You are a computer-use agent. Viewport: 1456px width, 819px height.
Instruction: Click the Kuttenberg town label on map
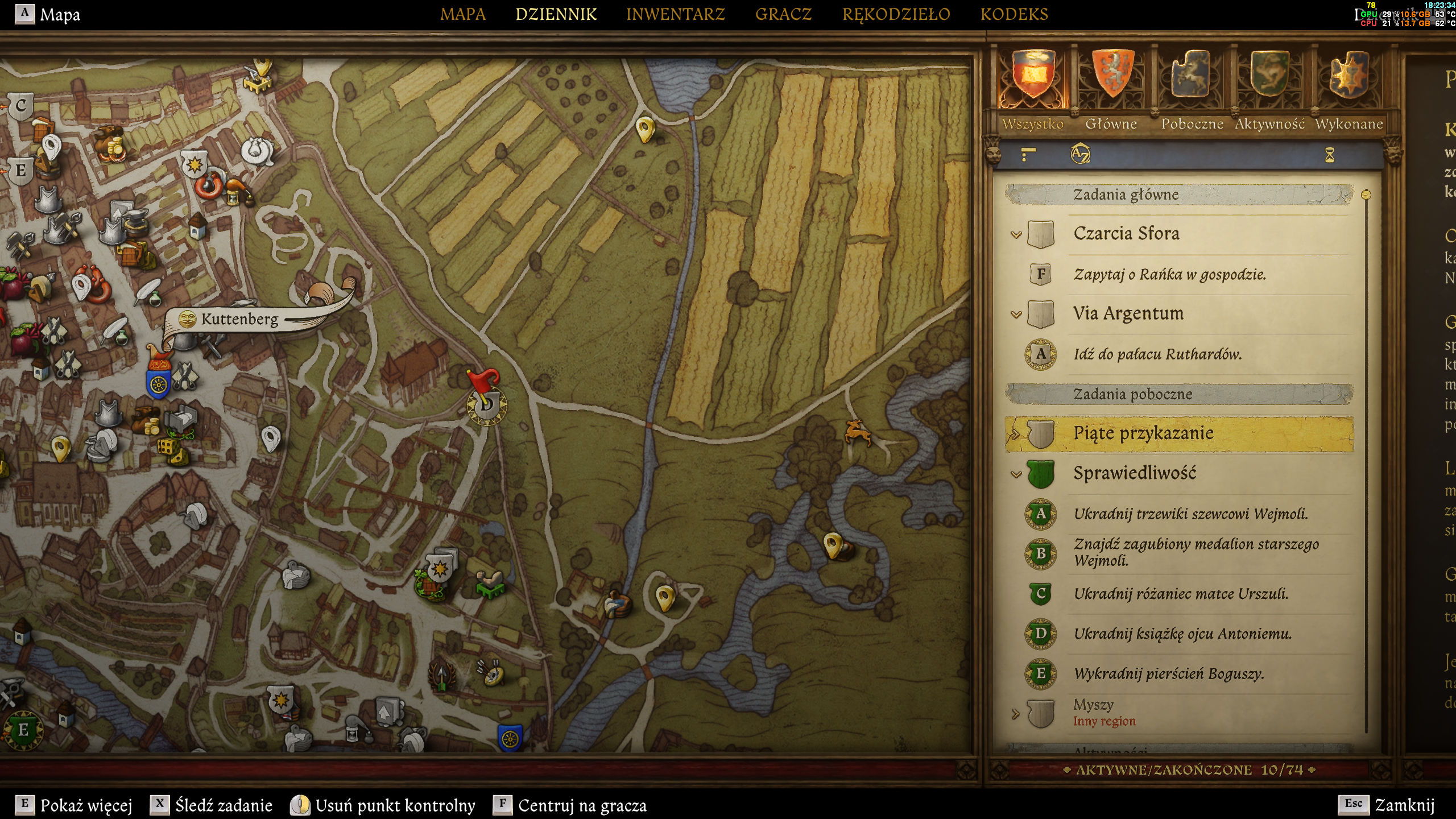pos(239,319)
